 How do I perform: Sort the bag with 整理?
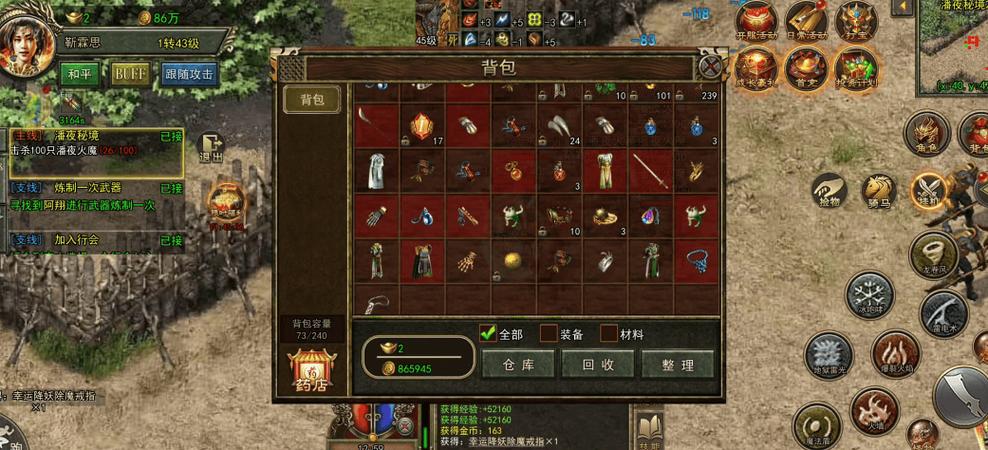tap(677, 364)
